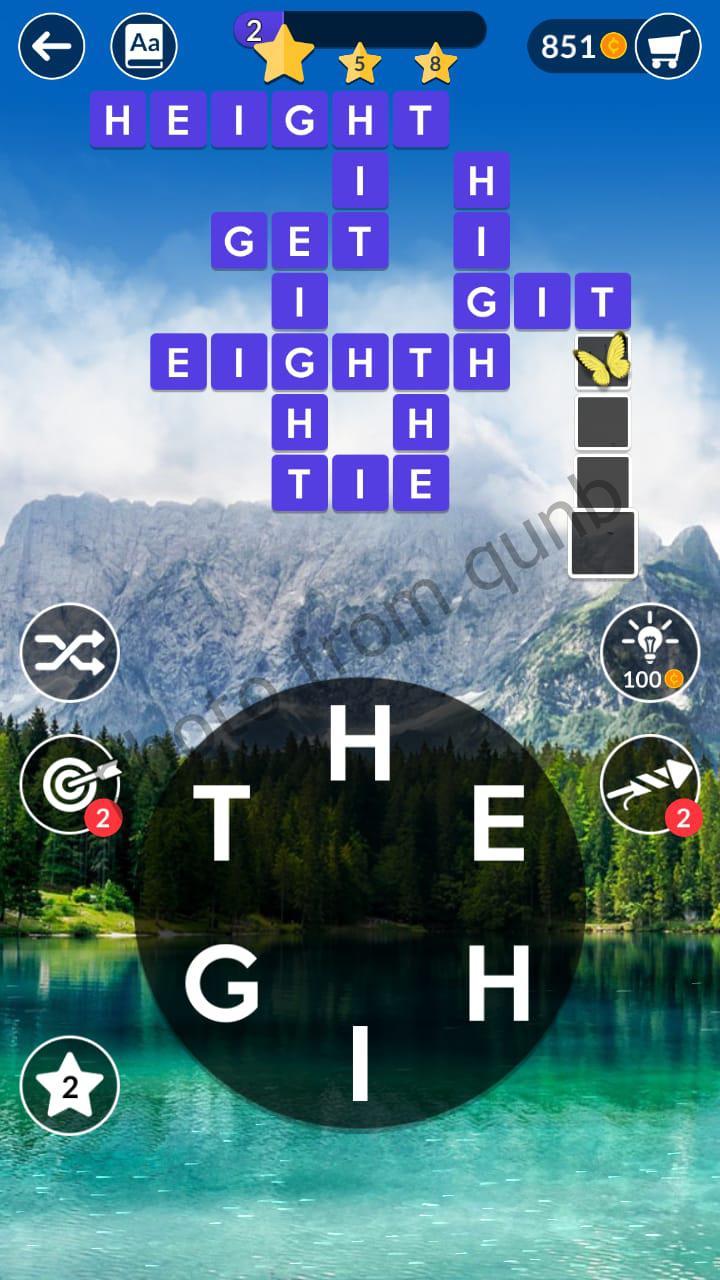Screen dimensions: 720x1280
Task: Activate the bullseye target hint
Action: coord(69,784)
